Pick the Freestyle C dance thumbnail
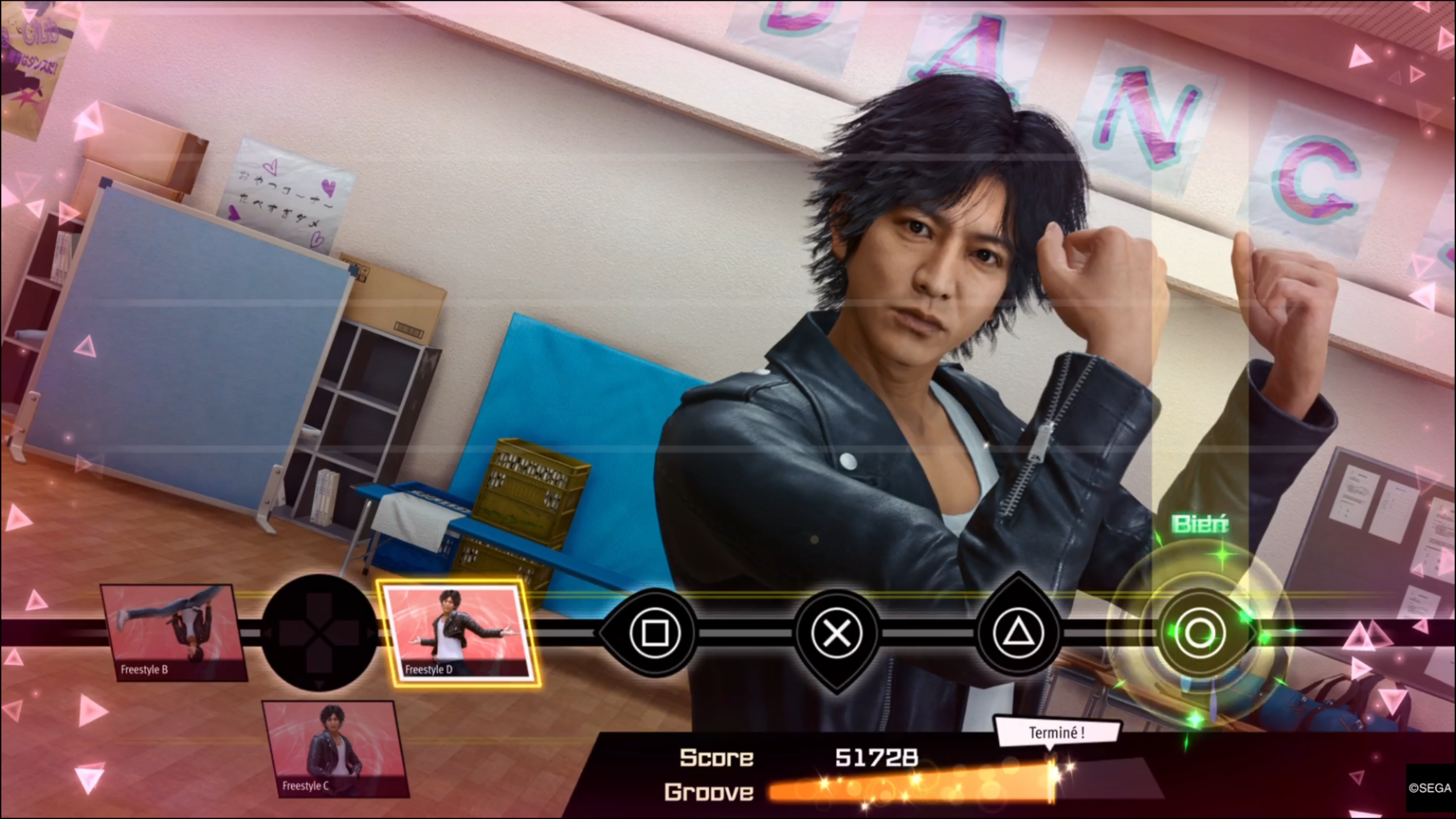The image size is (1456, 819). coord(336,748)
